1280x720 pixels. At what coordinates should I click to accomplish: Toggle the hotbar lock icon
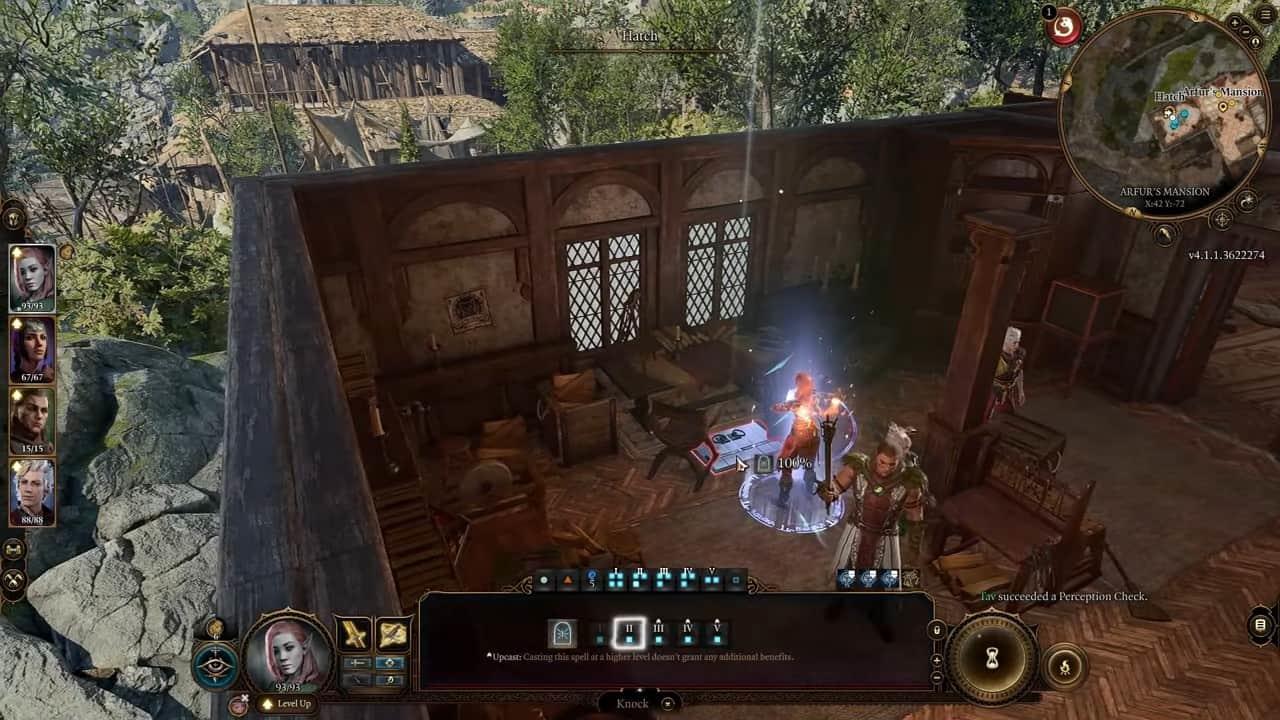(936, 631)
